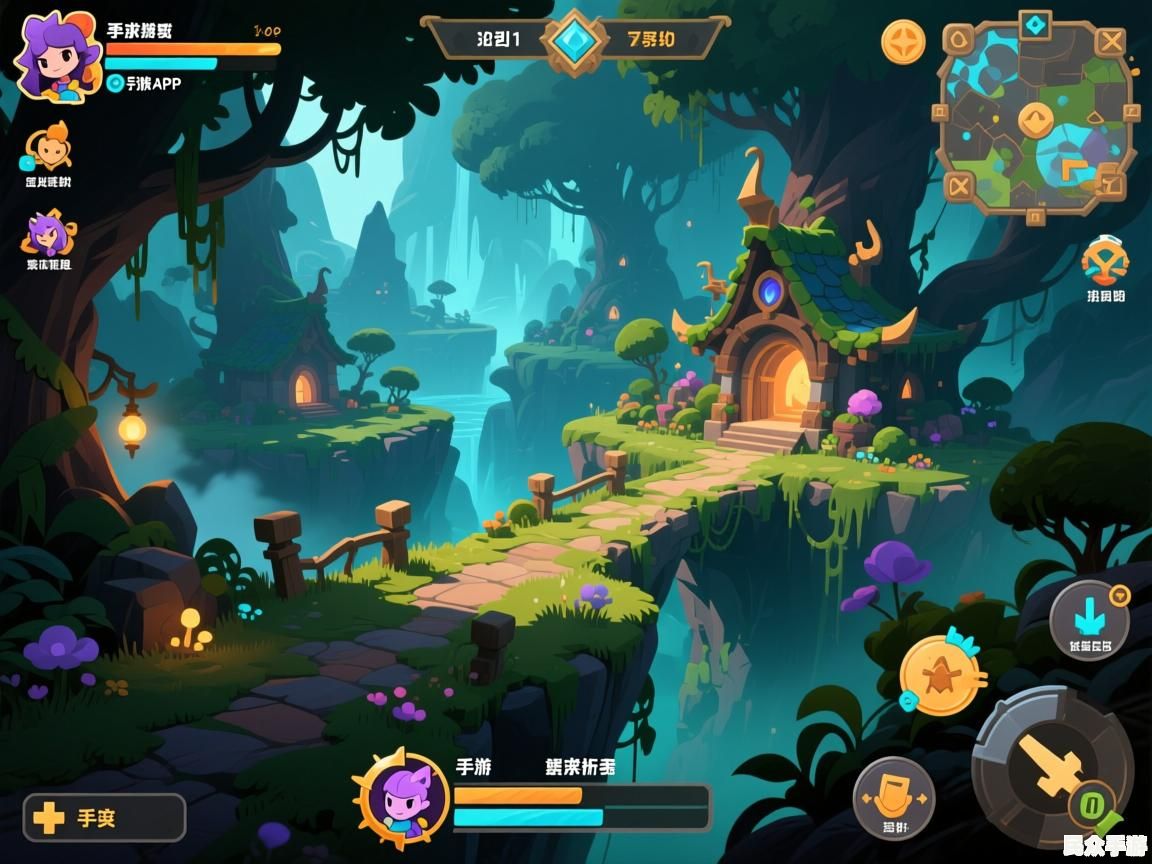The image size is (1152, 864).
Task: Close the minimap with the X corner button
Action: (x=1110, y=41)
